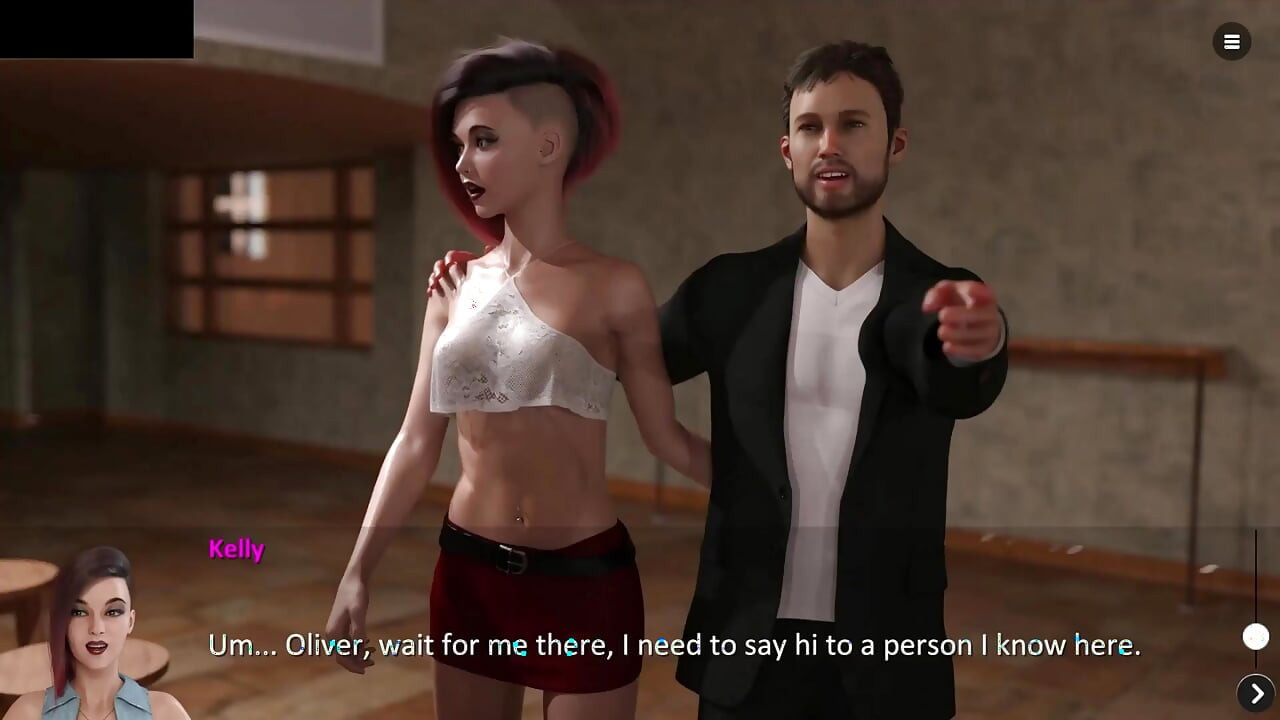Image resolution: width=1280 pixels, height=720 pixels.
Task: Click the black bar top left
Action: (x=96, y=28)
